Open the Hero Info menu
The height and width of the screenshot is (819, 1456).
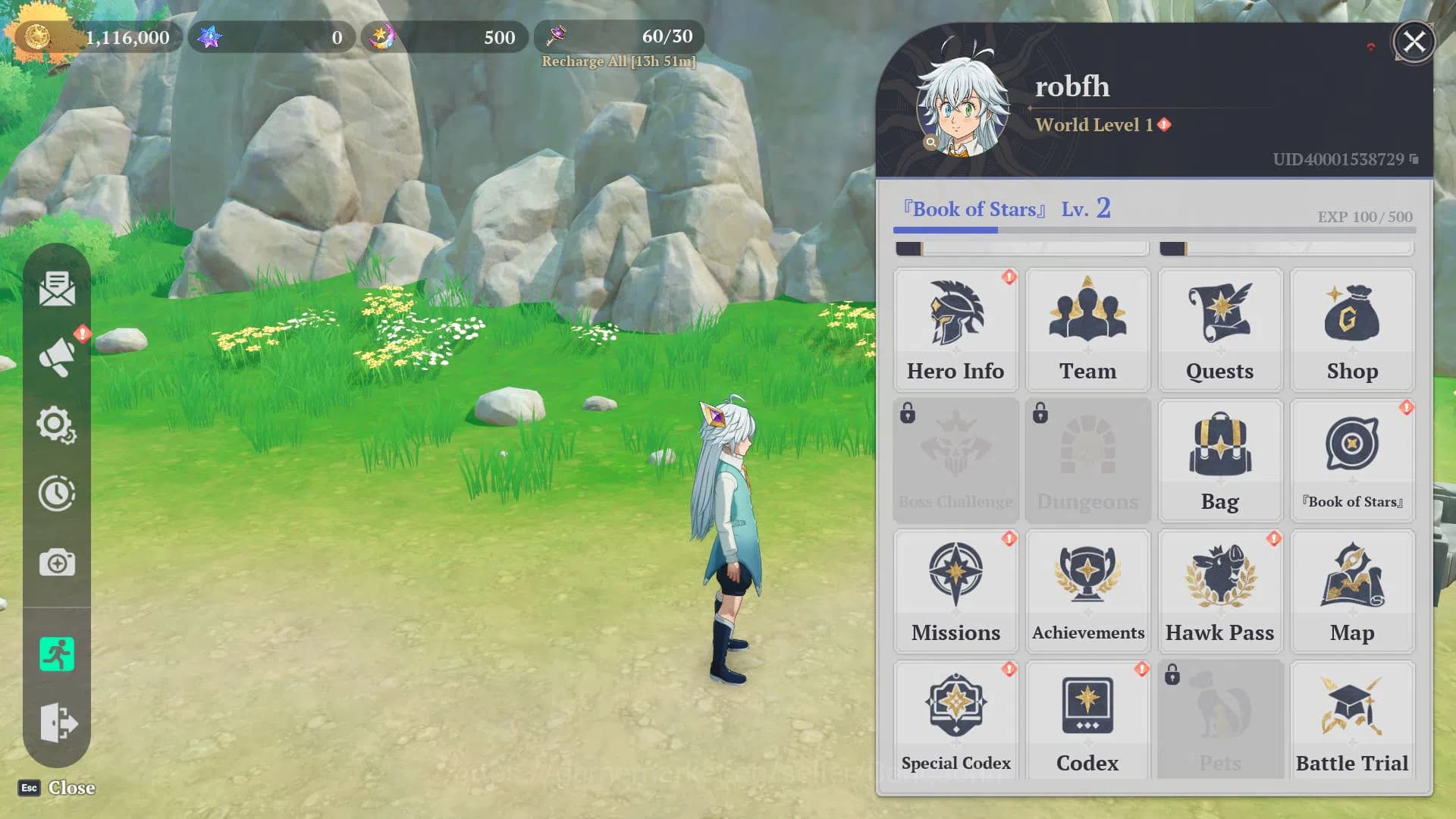point(955,330)
